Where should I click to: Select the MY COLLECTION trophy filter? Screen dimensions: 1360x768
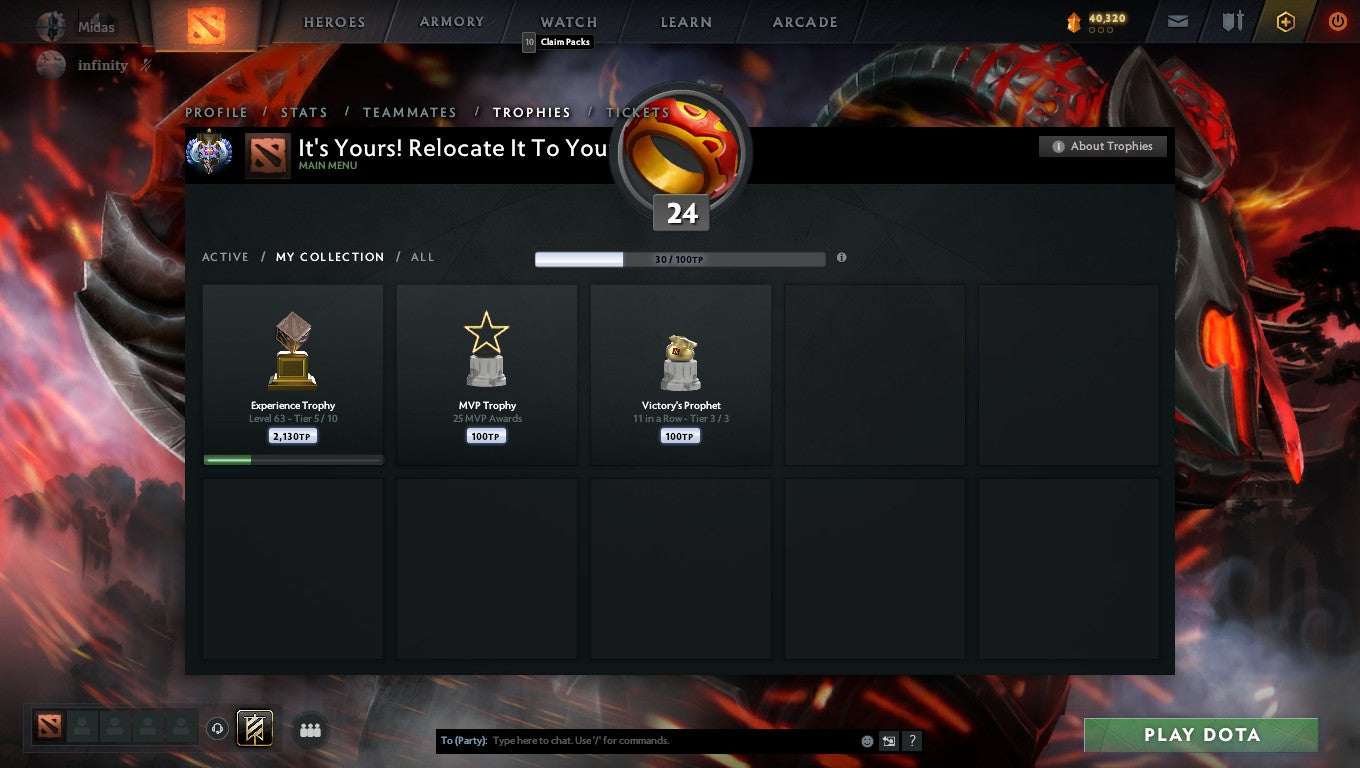330,257
